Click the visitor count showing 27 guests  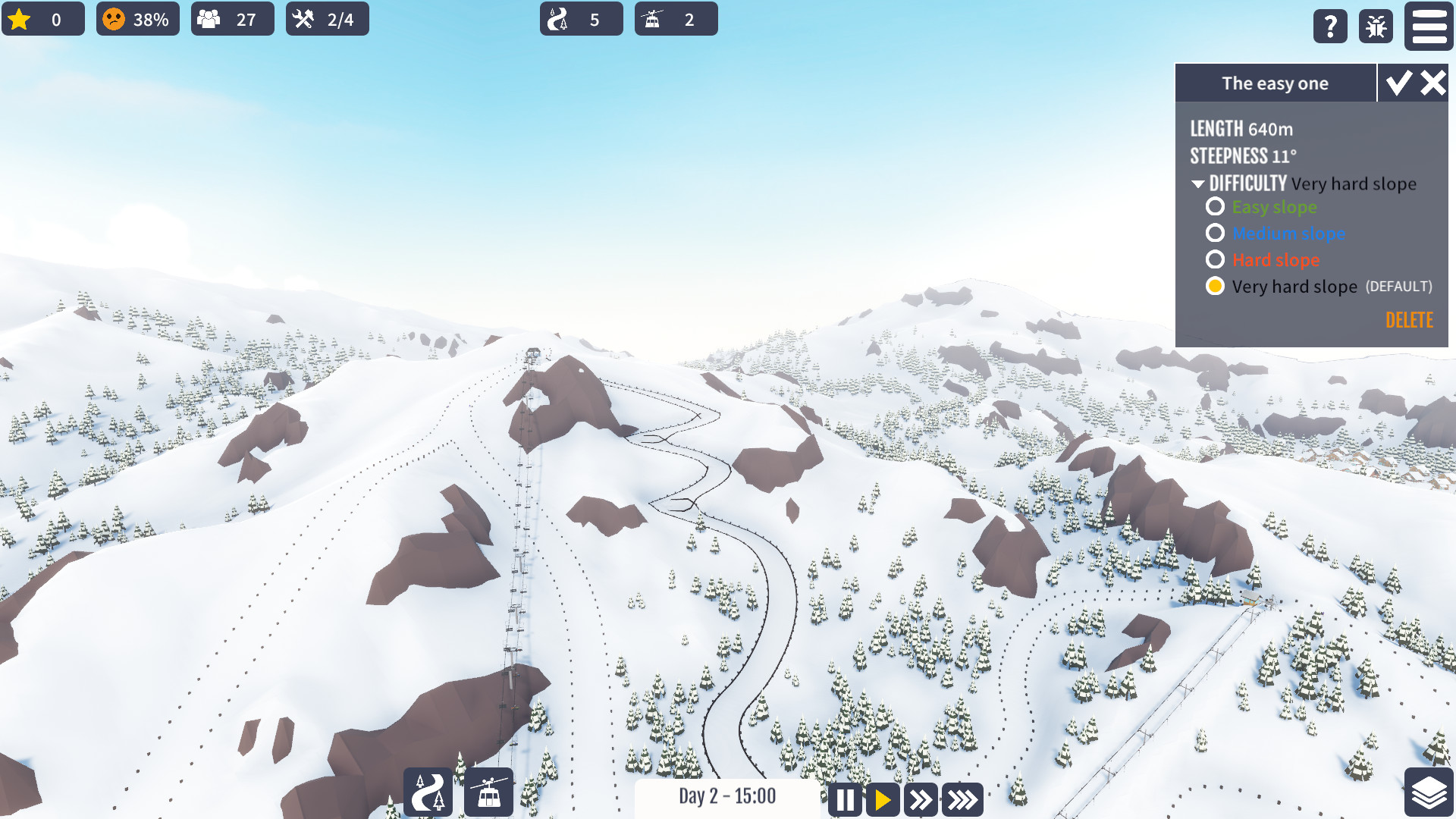coord(232,19)
